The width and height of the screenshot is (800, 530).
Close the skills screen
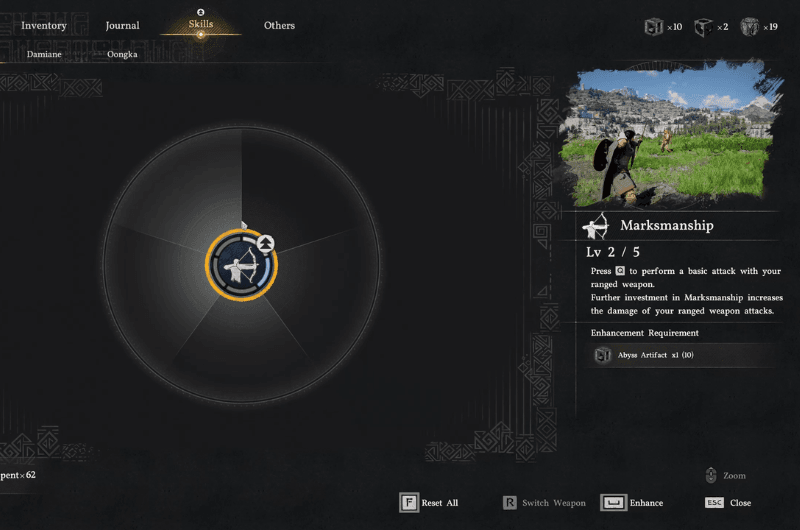(728, 503)
